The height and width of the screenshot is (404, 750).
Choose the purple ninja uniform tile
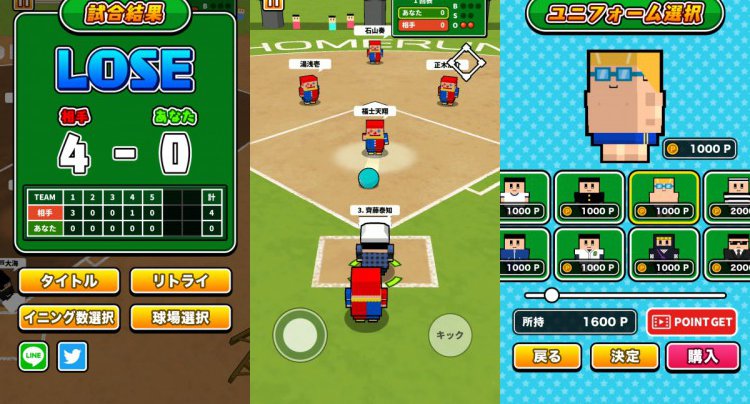[x=663, y=252]
